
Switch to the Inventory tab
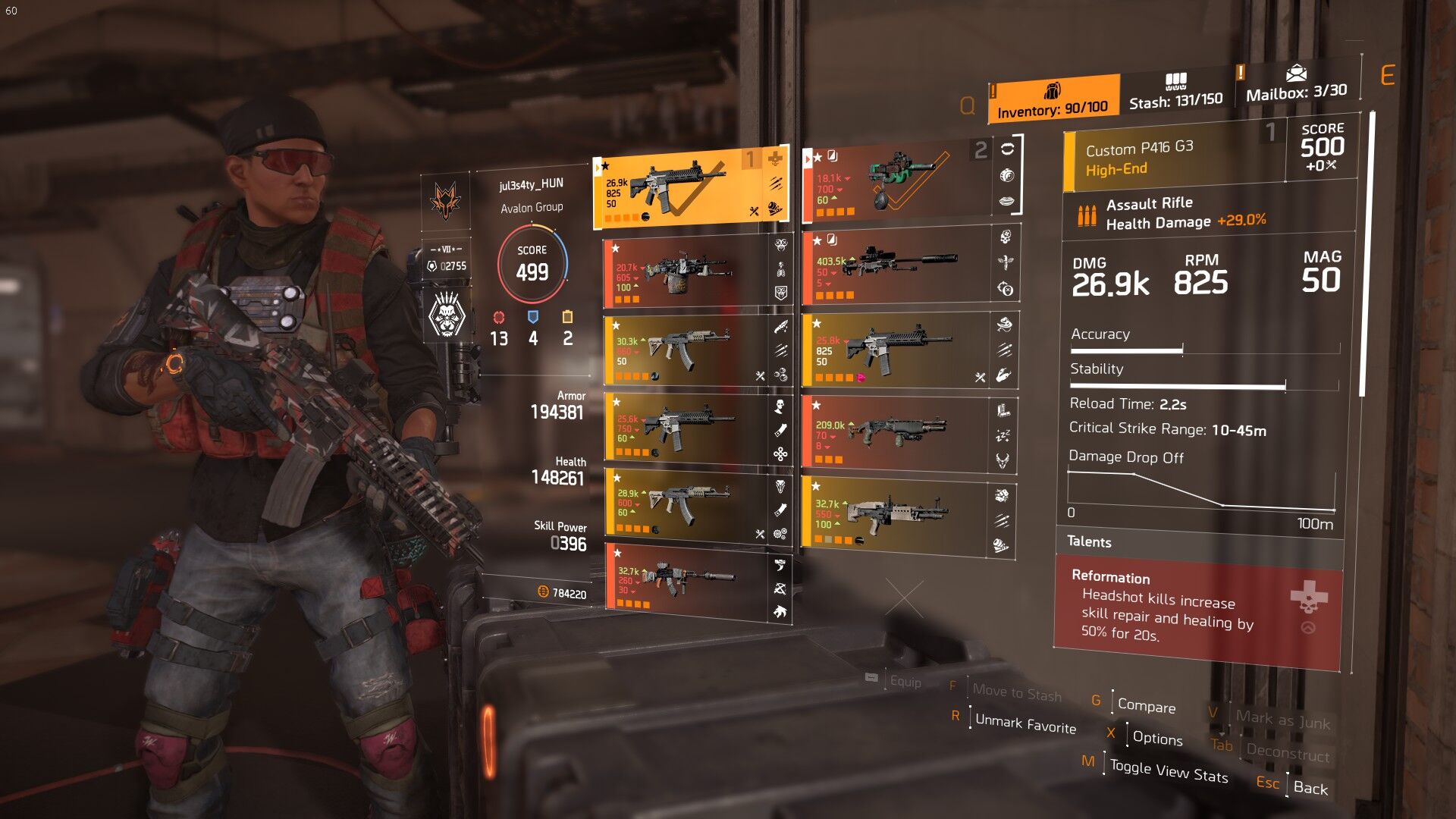1053,100
